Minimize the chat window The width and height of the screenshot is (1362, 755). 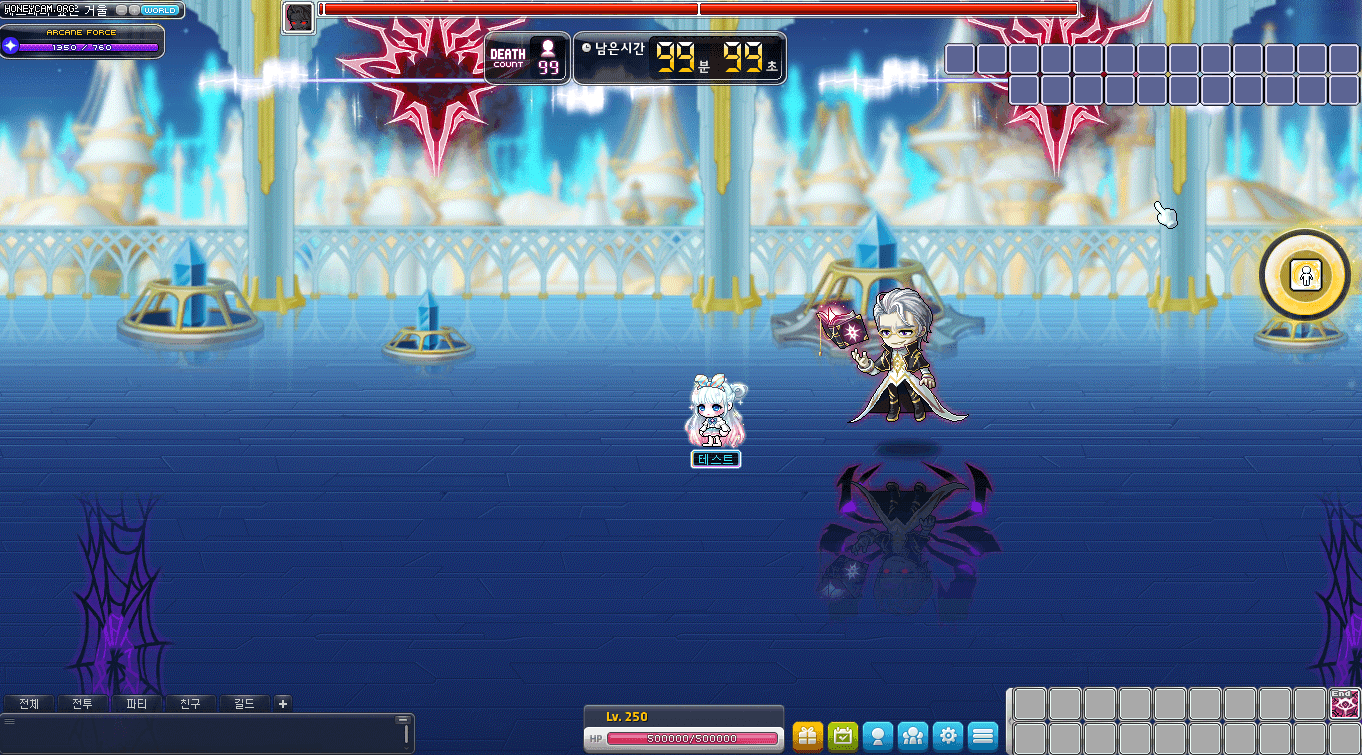[403, 720]
